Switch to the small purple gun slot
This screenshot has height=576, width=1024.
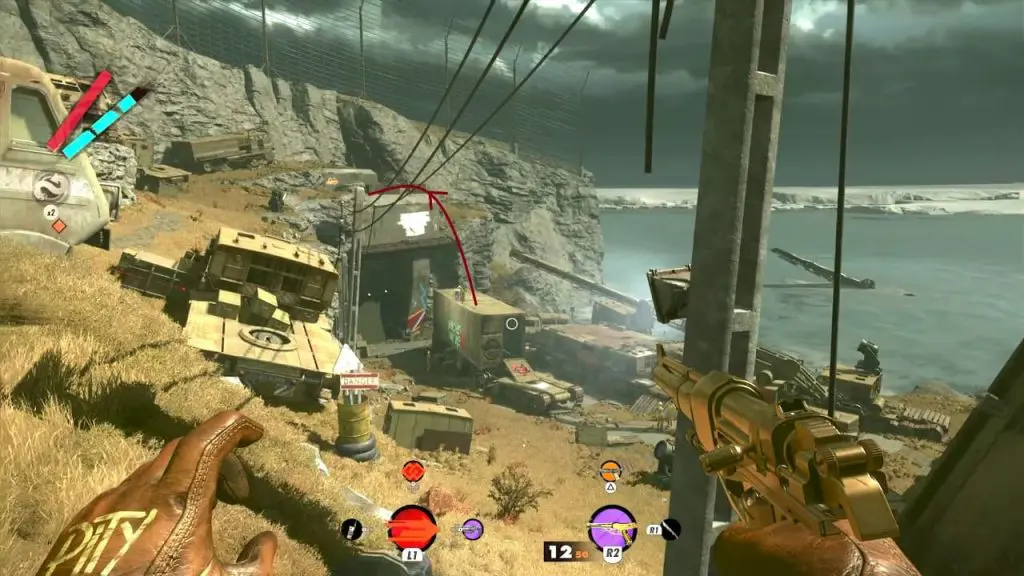point(472,529)
